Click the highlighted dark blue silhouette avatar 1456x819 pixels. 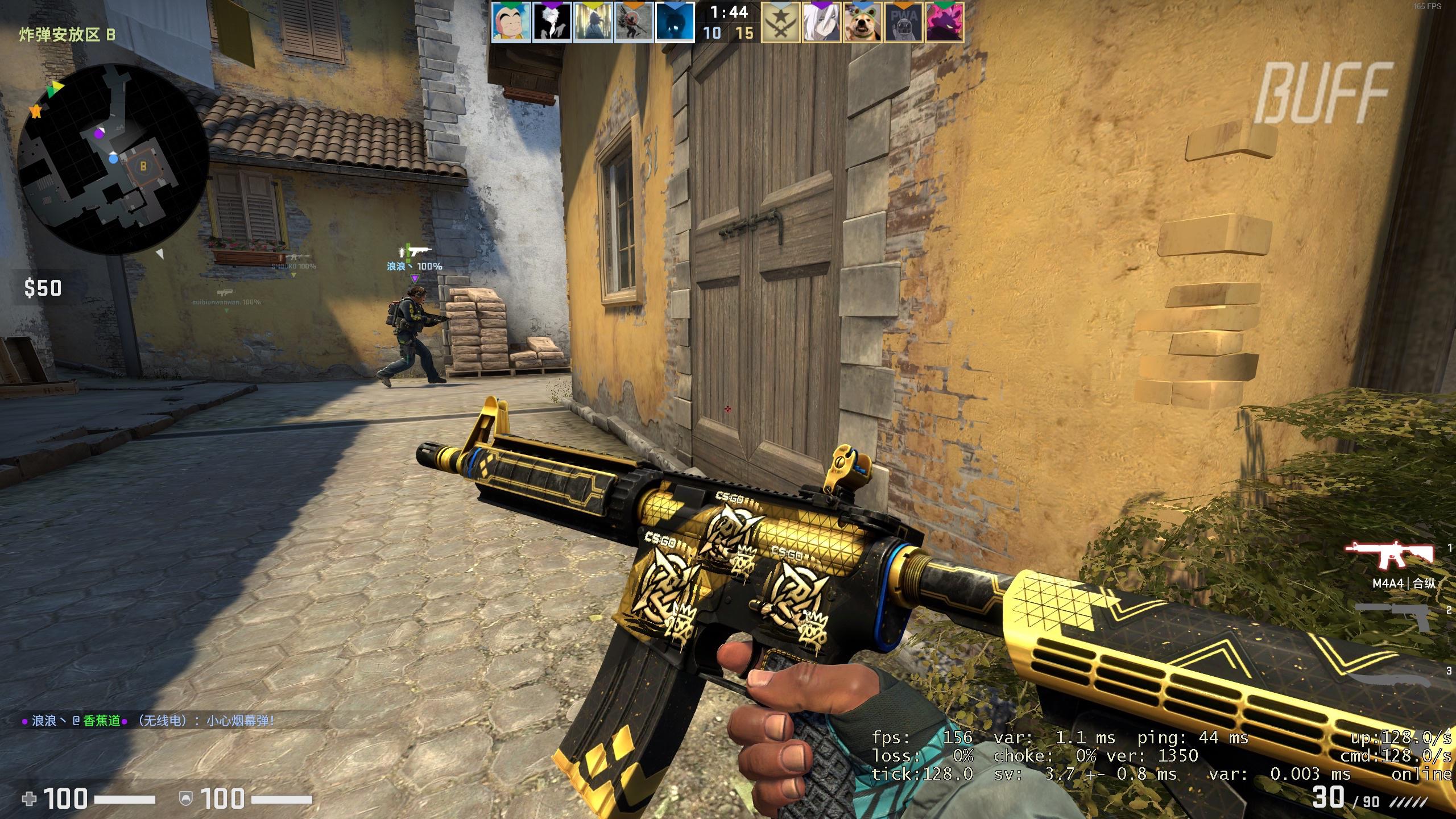coord(675,23)
